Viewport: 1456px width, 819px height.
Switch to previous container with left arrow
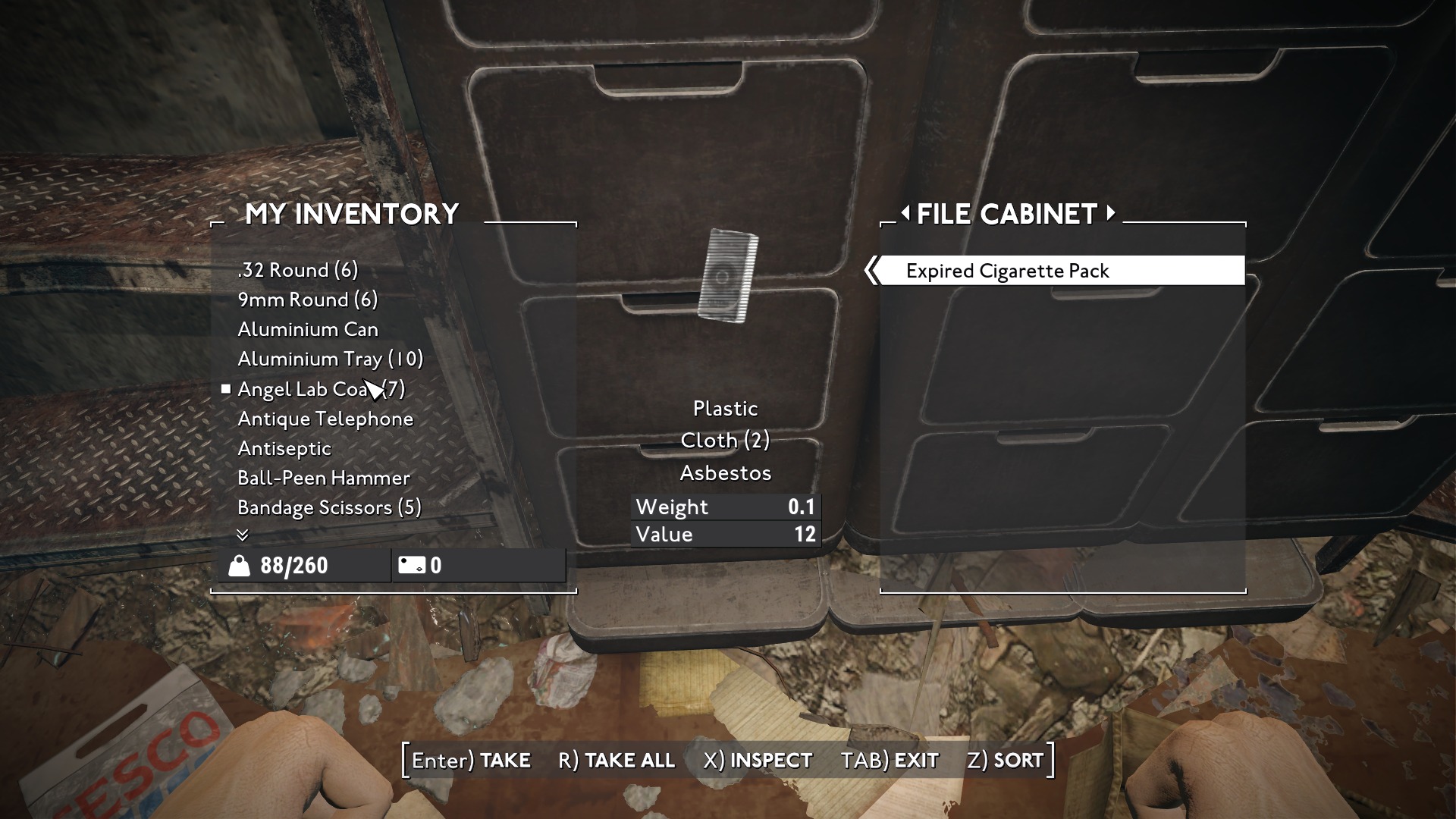(905, 213)
